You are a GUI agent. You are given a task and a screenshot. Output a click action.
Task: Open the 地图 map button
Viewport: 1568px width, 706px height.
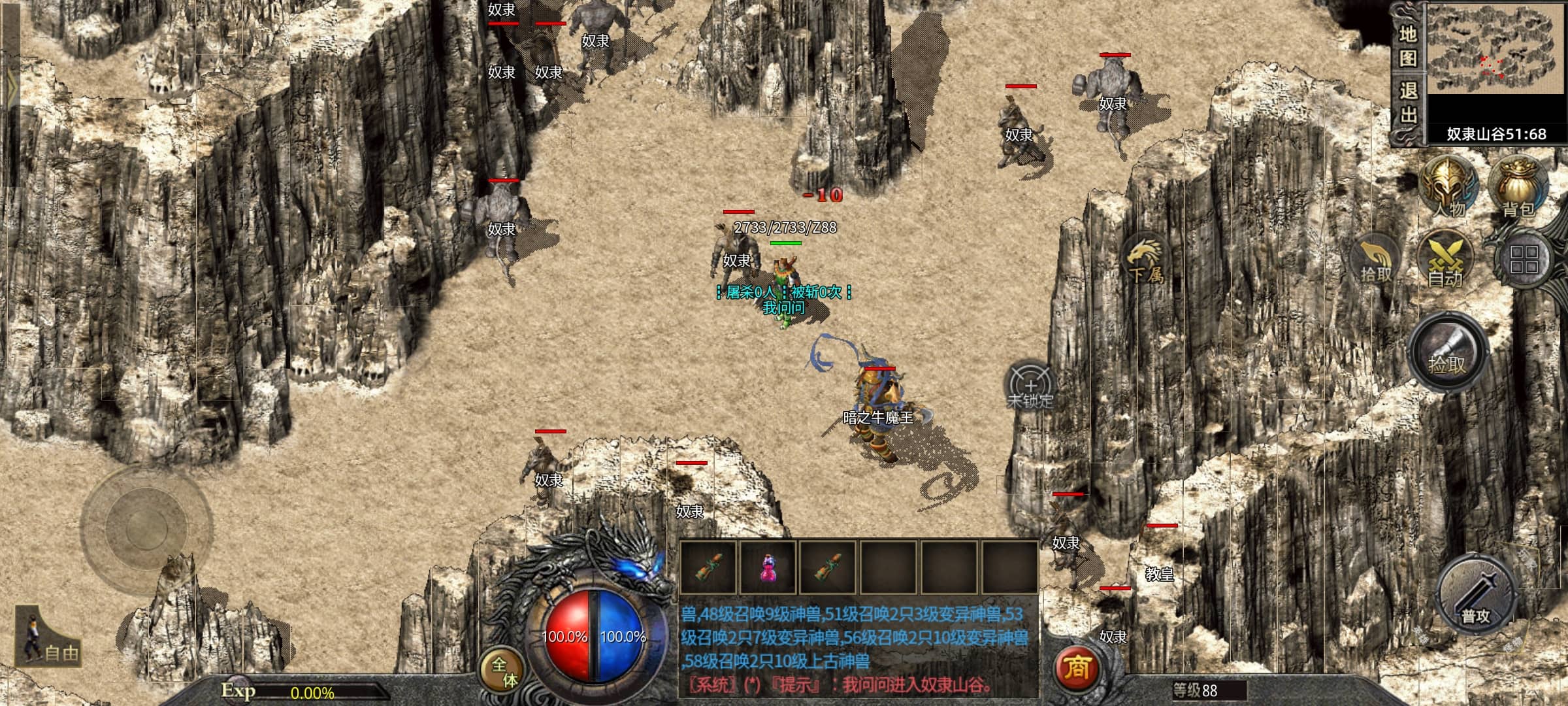point(1408,46)
